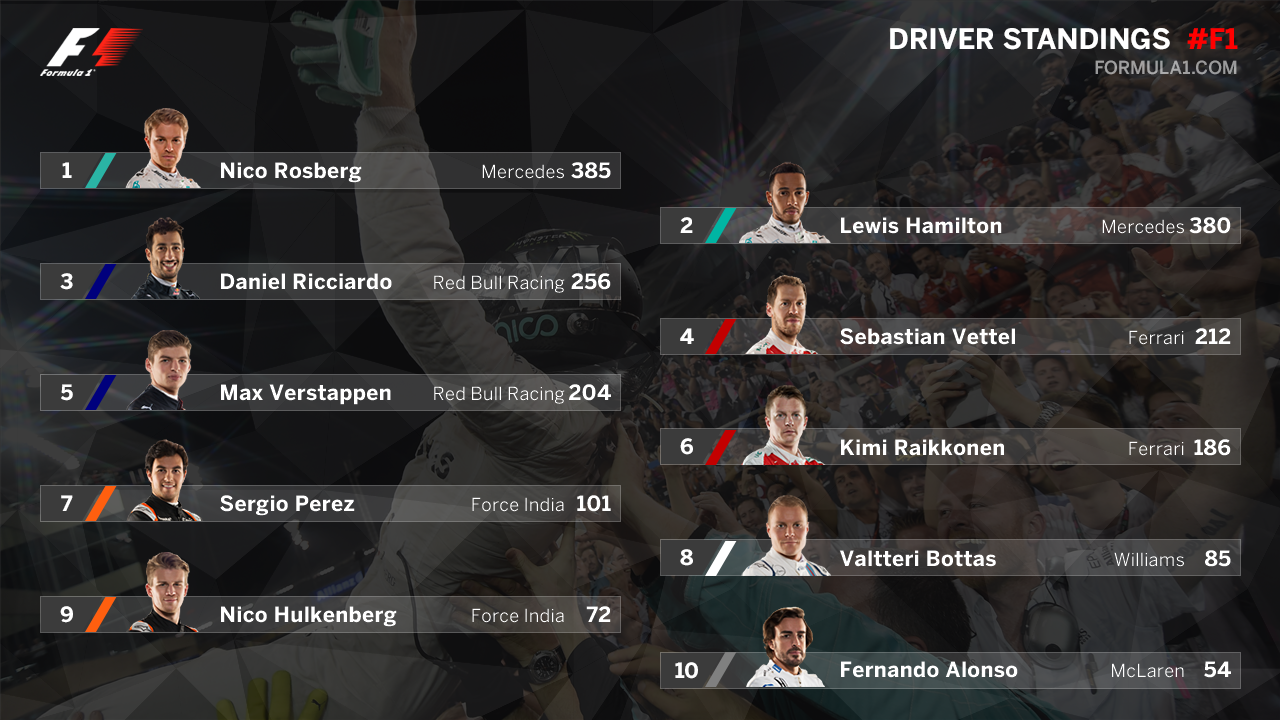Screen dimensions: 1280x720
Task: Open the Nico Hulkenberg row
Action: point(330,615)
